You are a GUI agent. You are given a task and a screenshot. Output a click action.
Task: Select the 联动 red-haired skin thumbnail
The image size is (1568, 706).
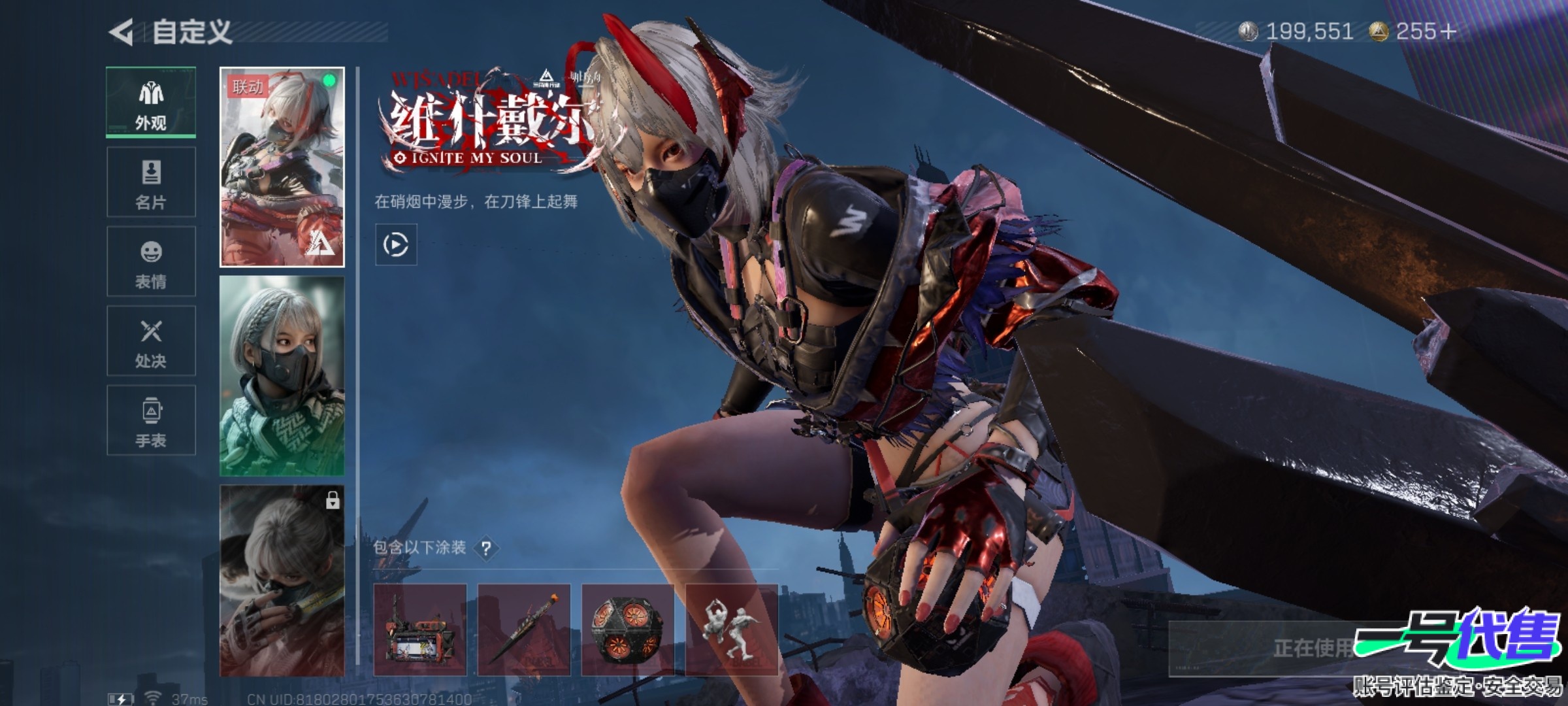coord(282,167)
